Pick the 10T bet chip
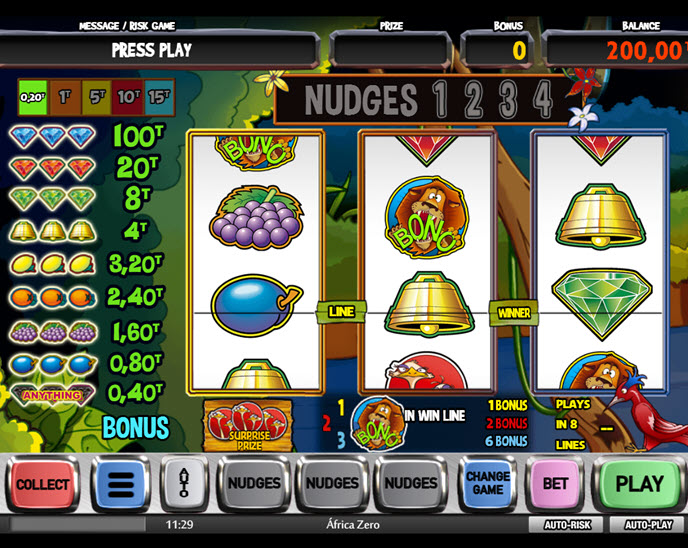Screen dimensions: 688x548 tap(128, 98)
